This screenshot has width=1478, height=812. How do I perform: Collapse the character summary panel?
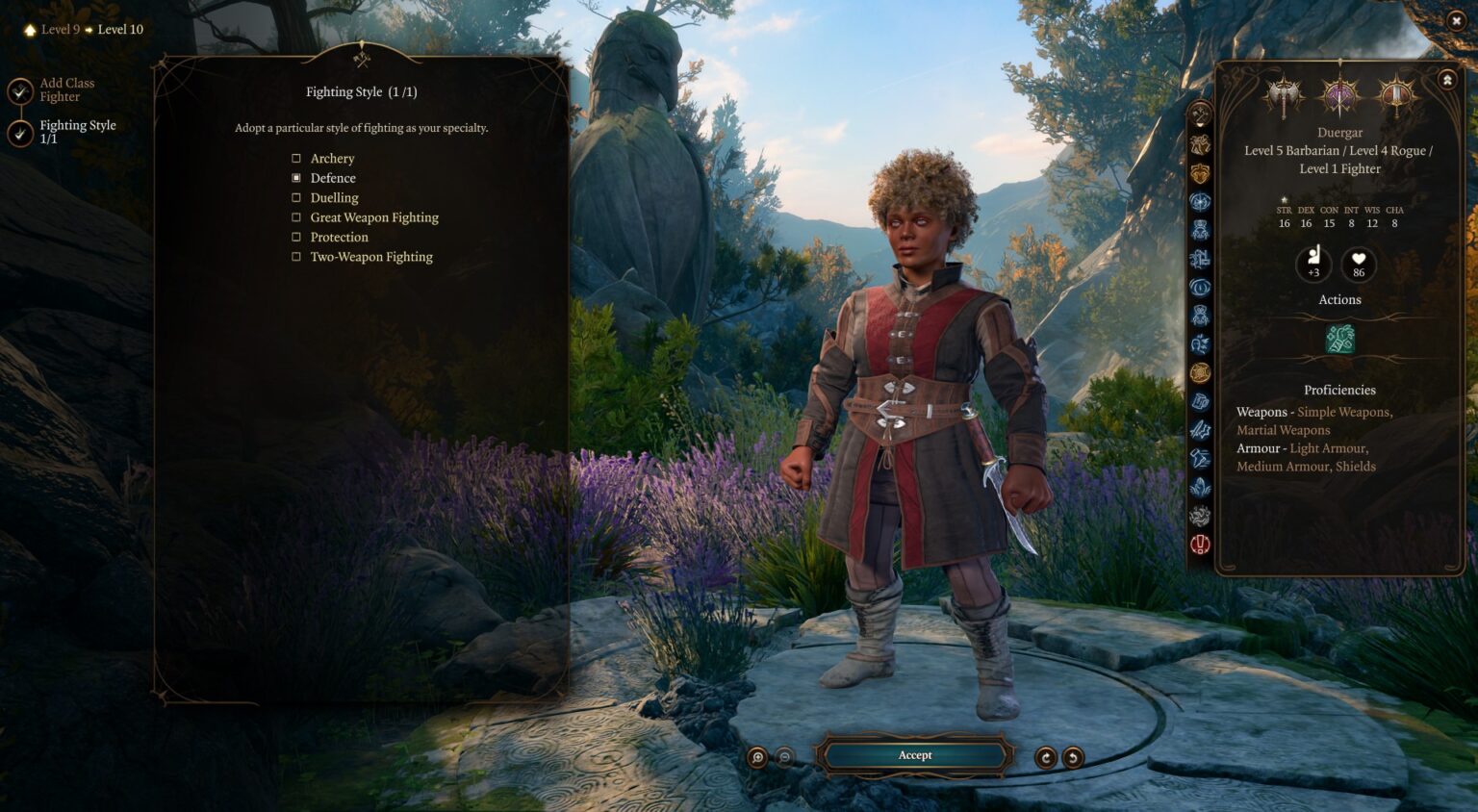coord(1447,80)
